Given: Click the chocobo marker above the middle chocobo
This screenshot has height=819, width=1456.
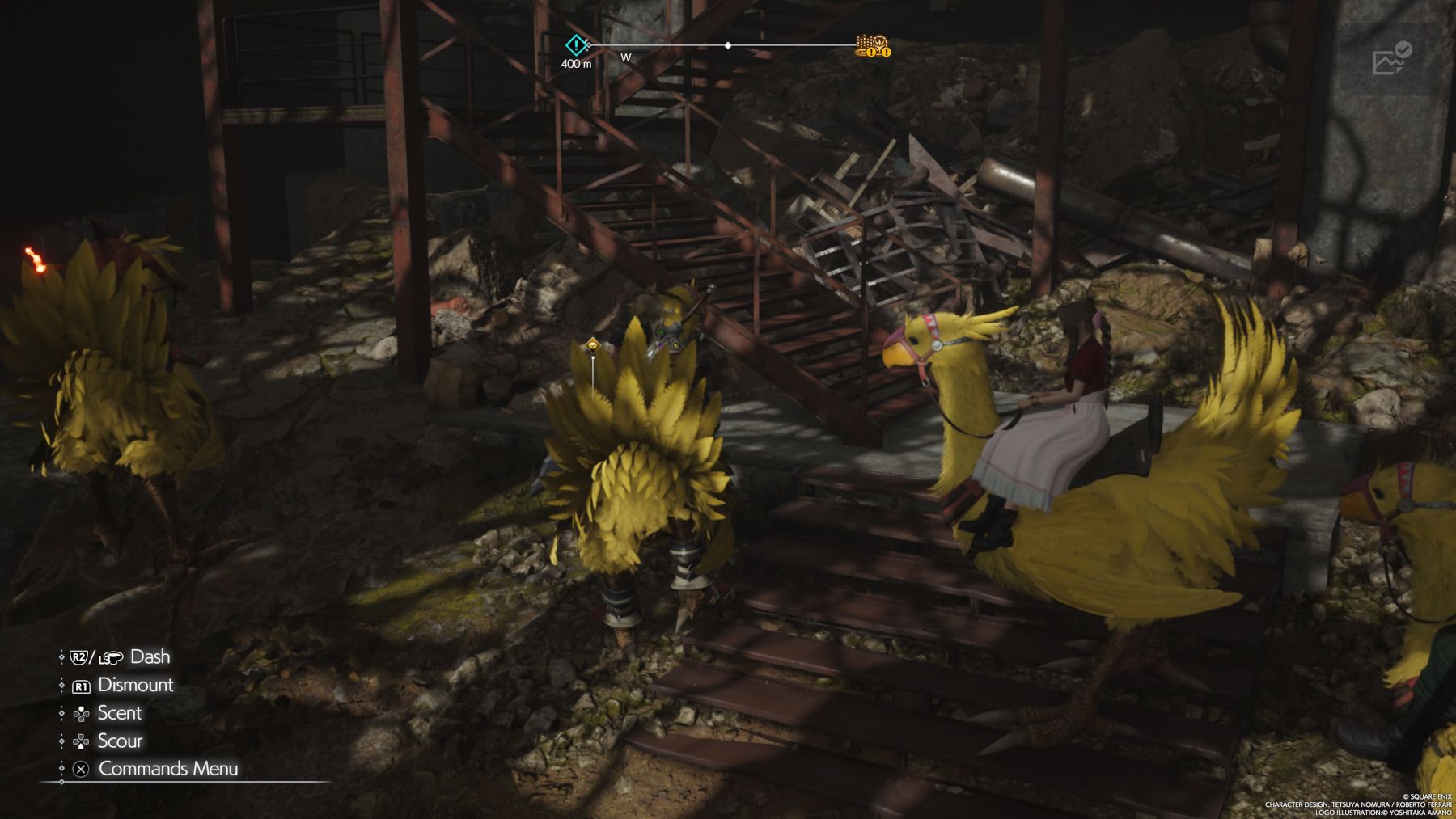Looking at the screenshot, I should 593,344.
